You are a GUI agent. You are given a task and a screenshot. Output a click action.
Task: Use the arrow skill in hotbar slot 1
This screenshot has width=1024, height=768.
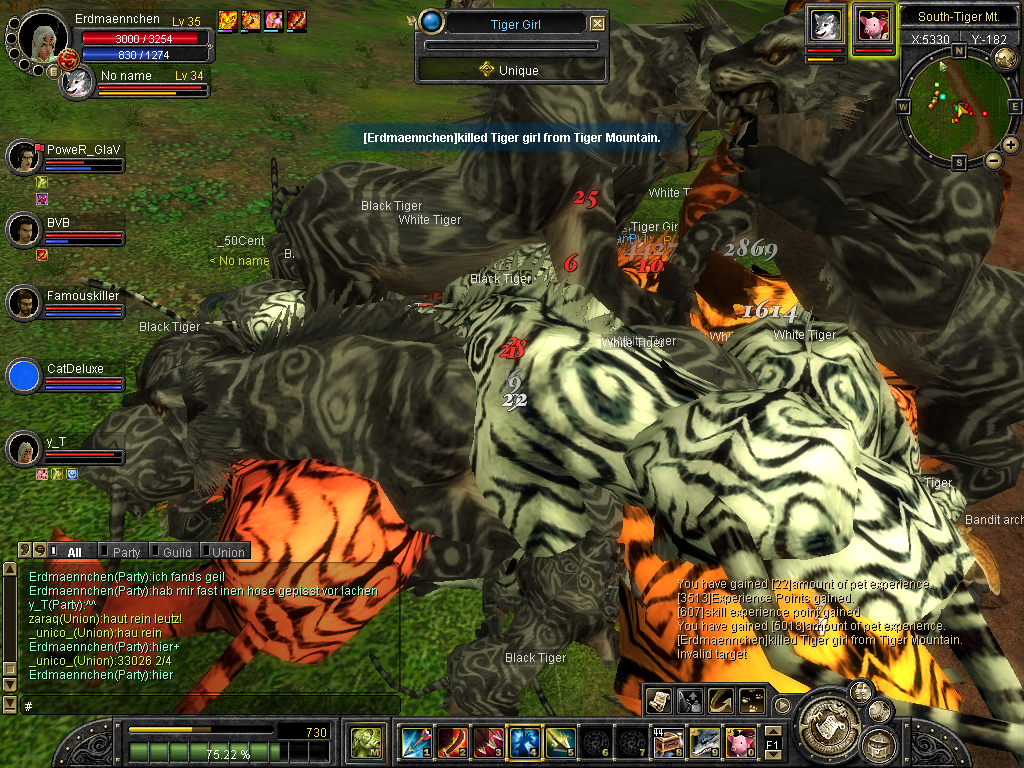click(414, 742)
